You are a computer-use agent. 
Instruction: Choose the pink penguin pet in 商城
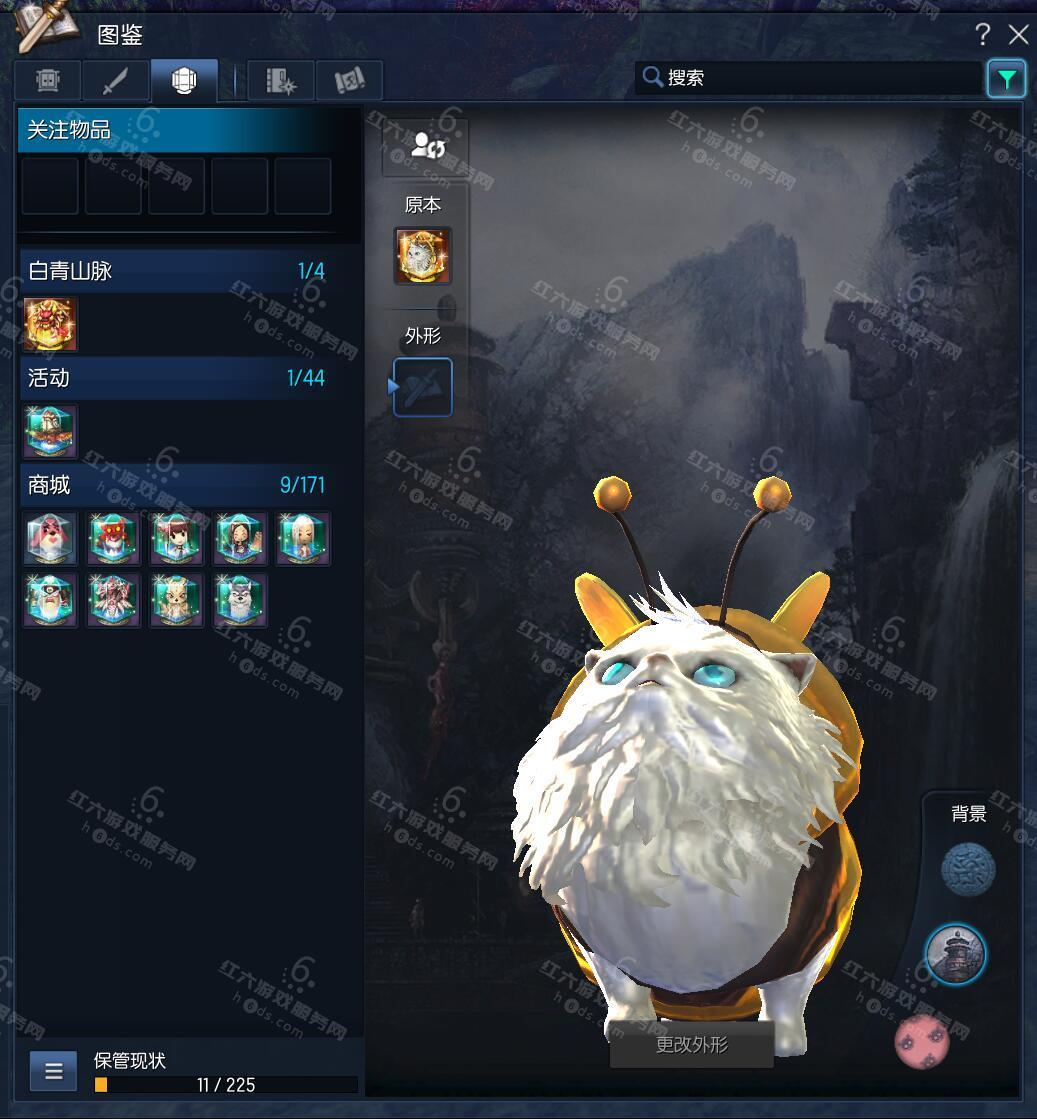tap(50, 539)
